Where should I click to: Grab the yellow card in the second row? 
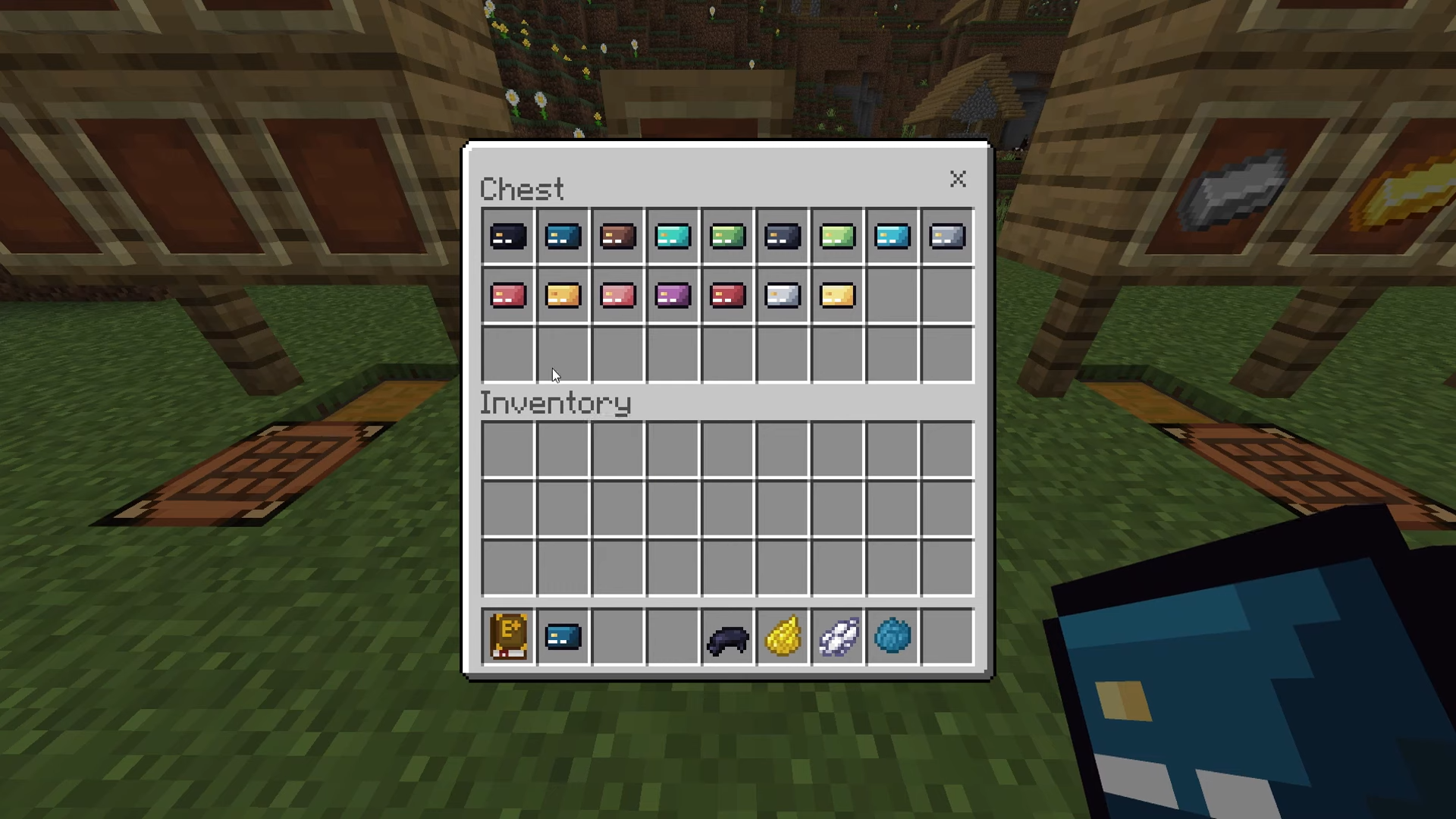point(836,295)
